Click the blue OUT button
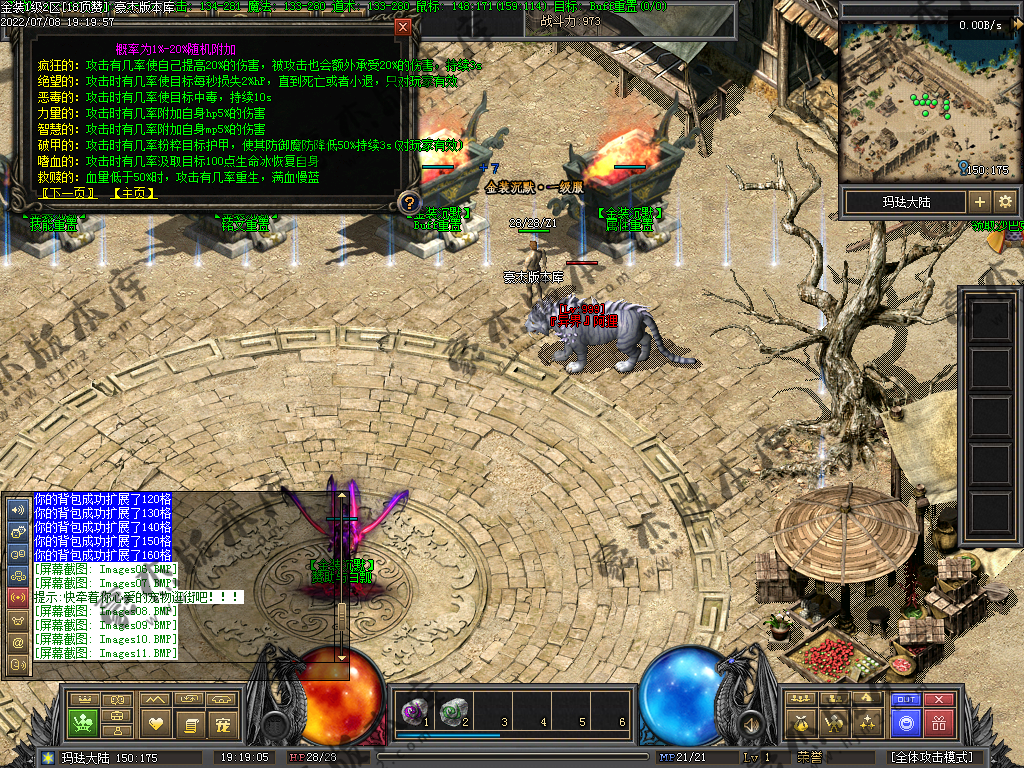 coord(905,700)
